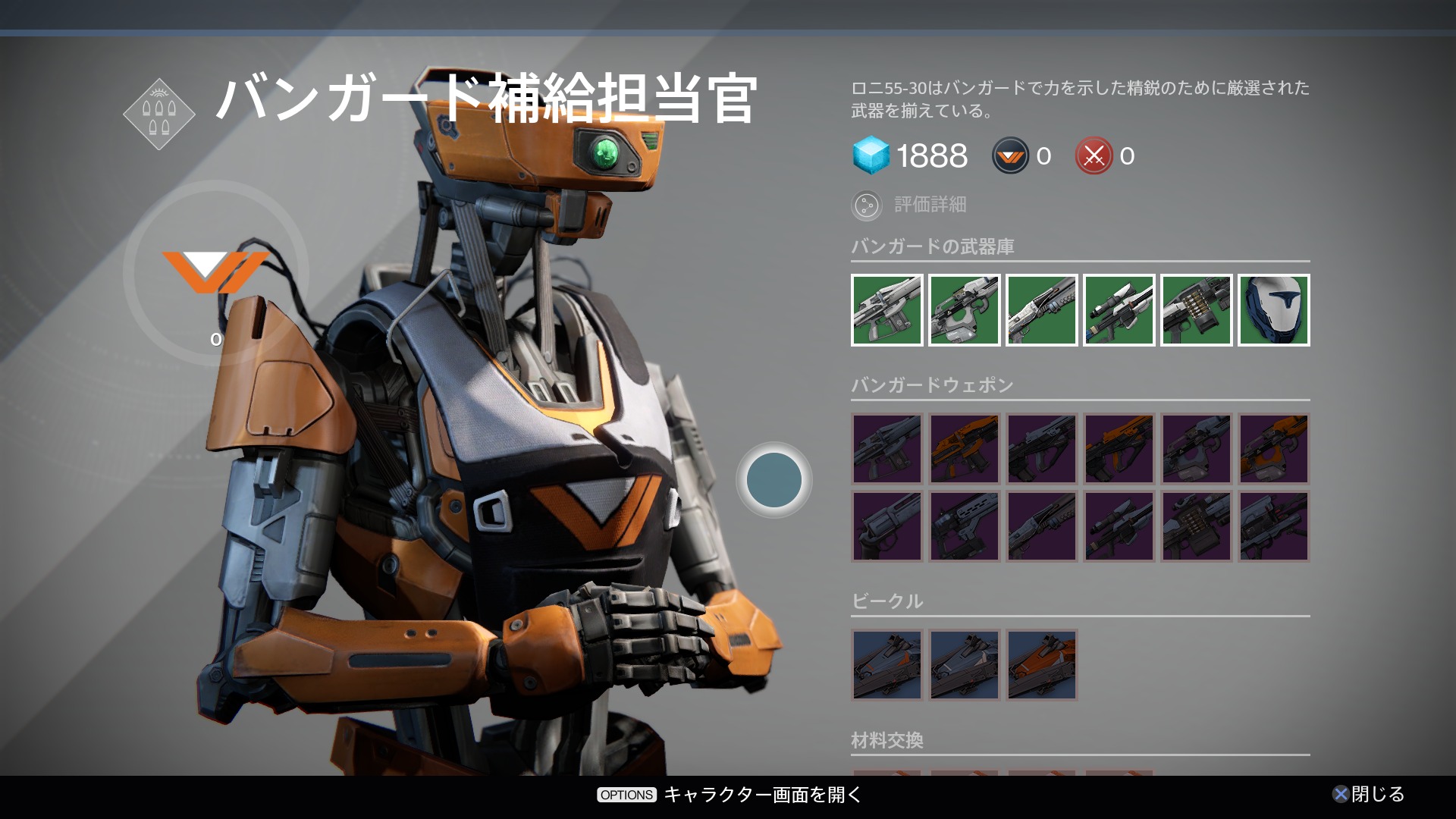Choose the revolver hand cannon
This screenshot has width=1456, height=819.
point(887,526)
